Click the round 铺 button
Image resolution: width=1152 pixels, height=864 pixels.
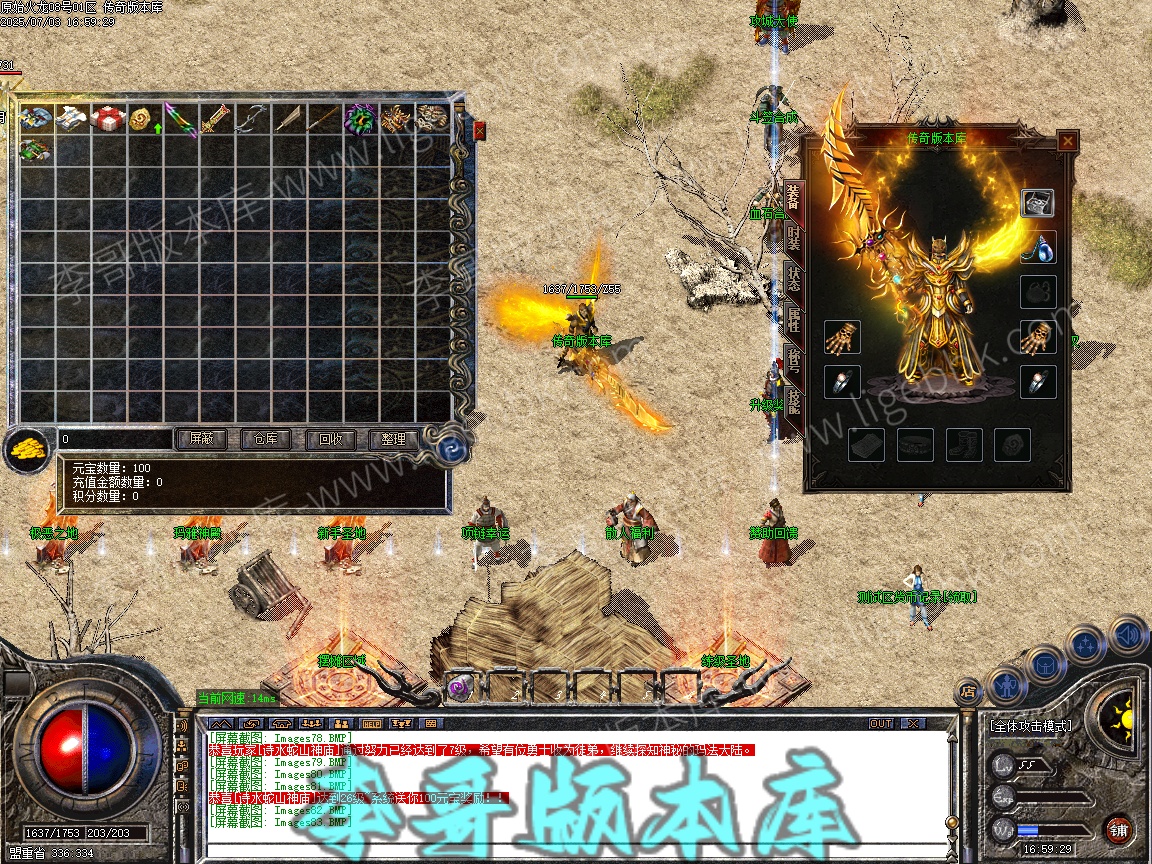pyautogui.click(x=1118, y=829)
